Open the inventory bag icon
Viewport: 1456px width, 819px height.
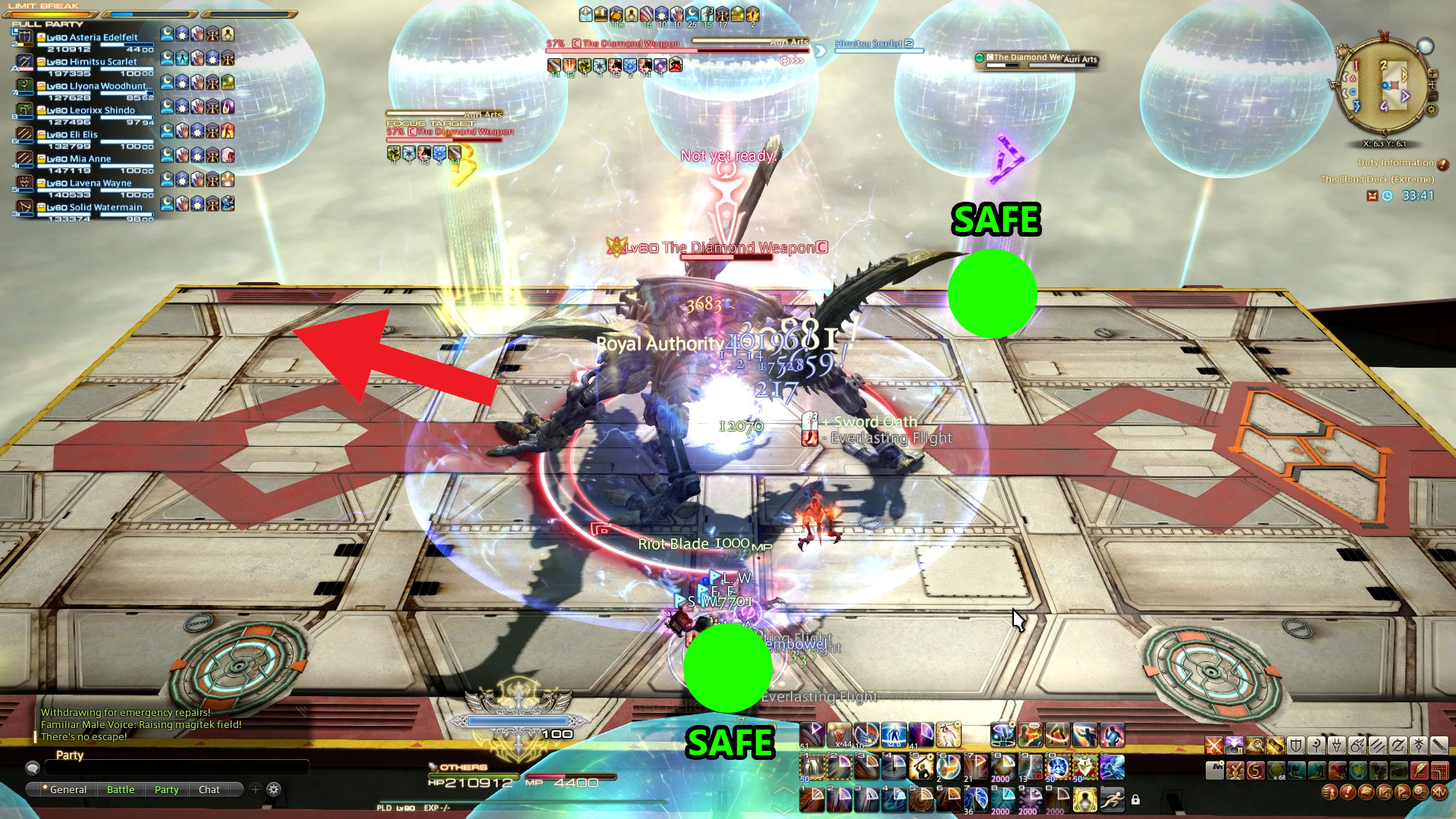tap(1366, 794)
